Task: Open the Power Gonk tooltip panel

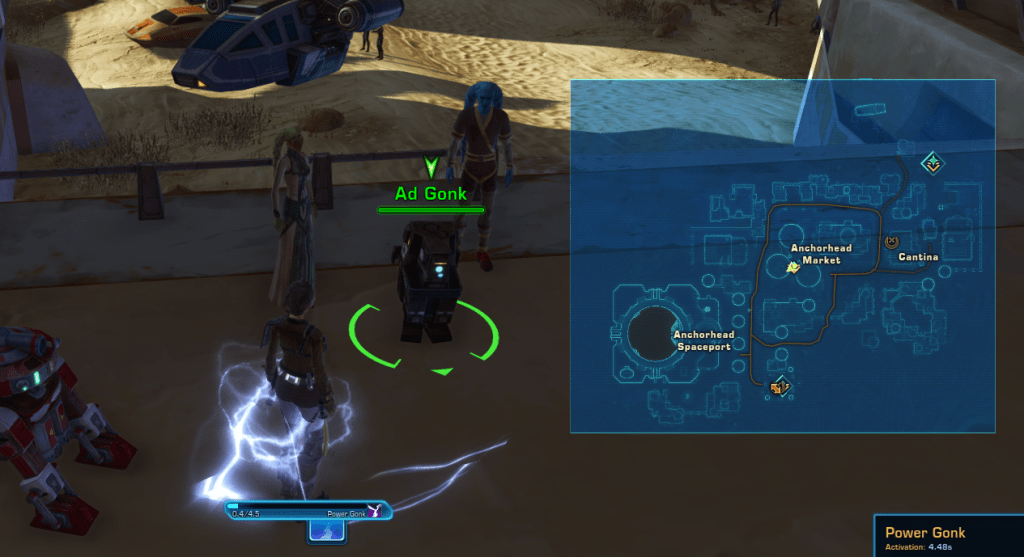Action: tap(948, 536)
